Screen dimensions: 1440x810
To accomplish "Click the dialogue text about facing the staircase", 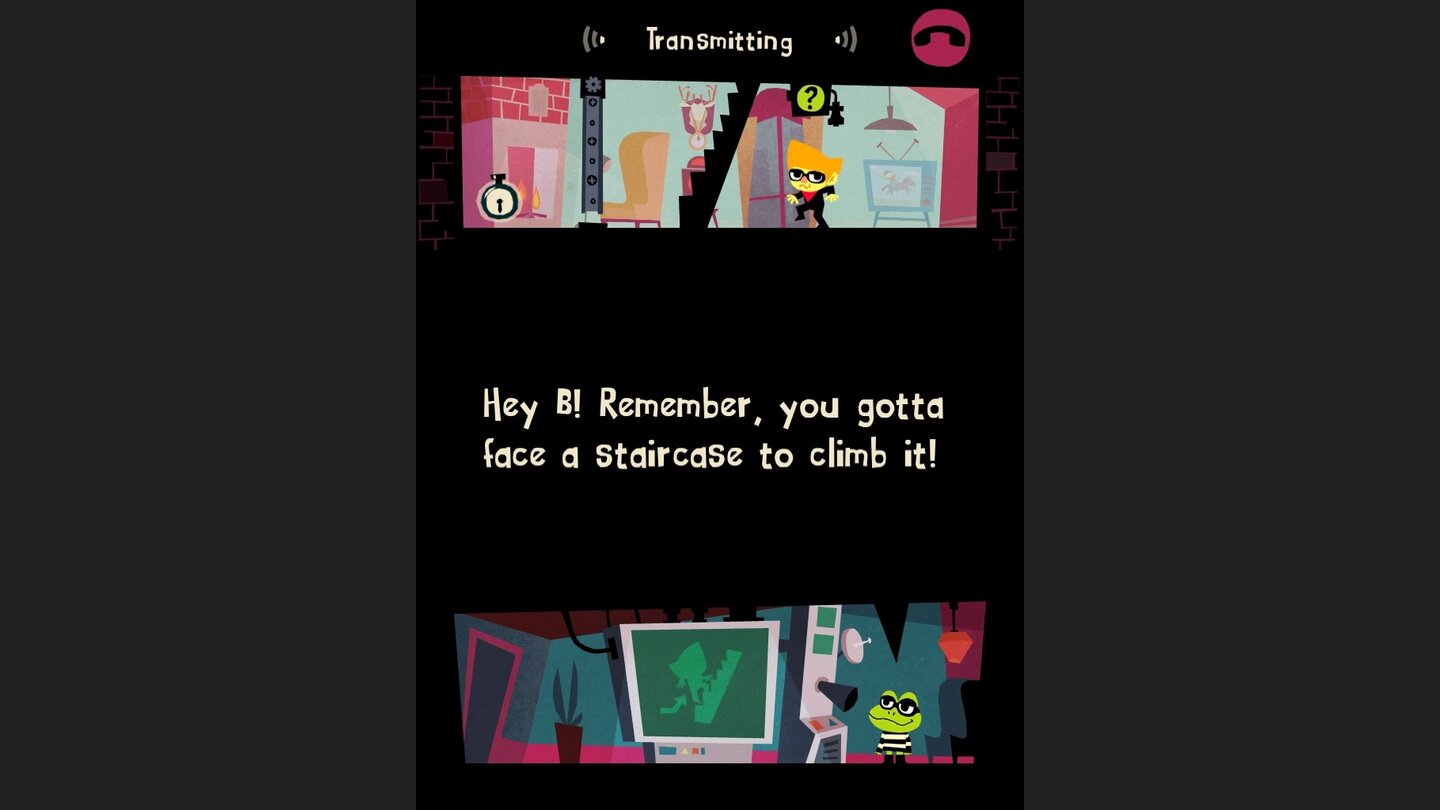I will click(x=713, y=430).
